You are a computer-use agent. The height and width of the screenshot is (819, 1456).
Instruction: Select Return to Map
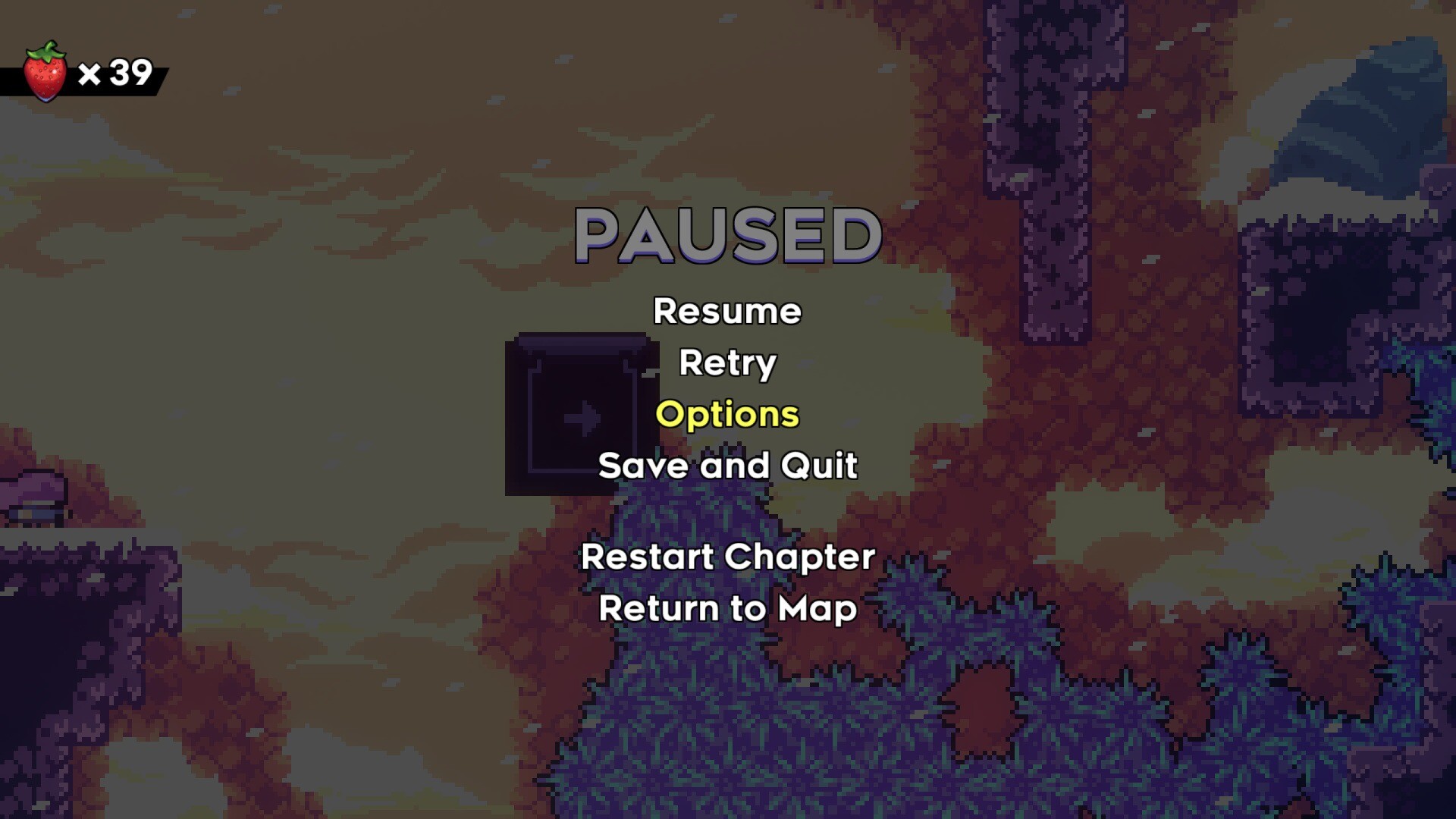(727, 607)
